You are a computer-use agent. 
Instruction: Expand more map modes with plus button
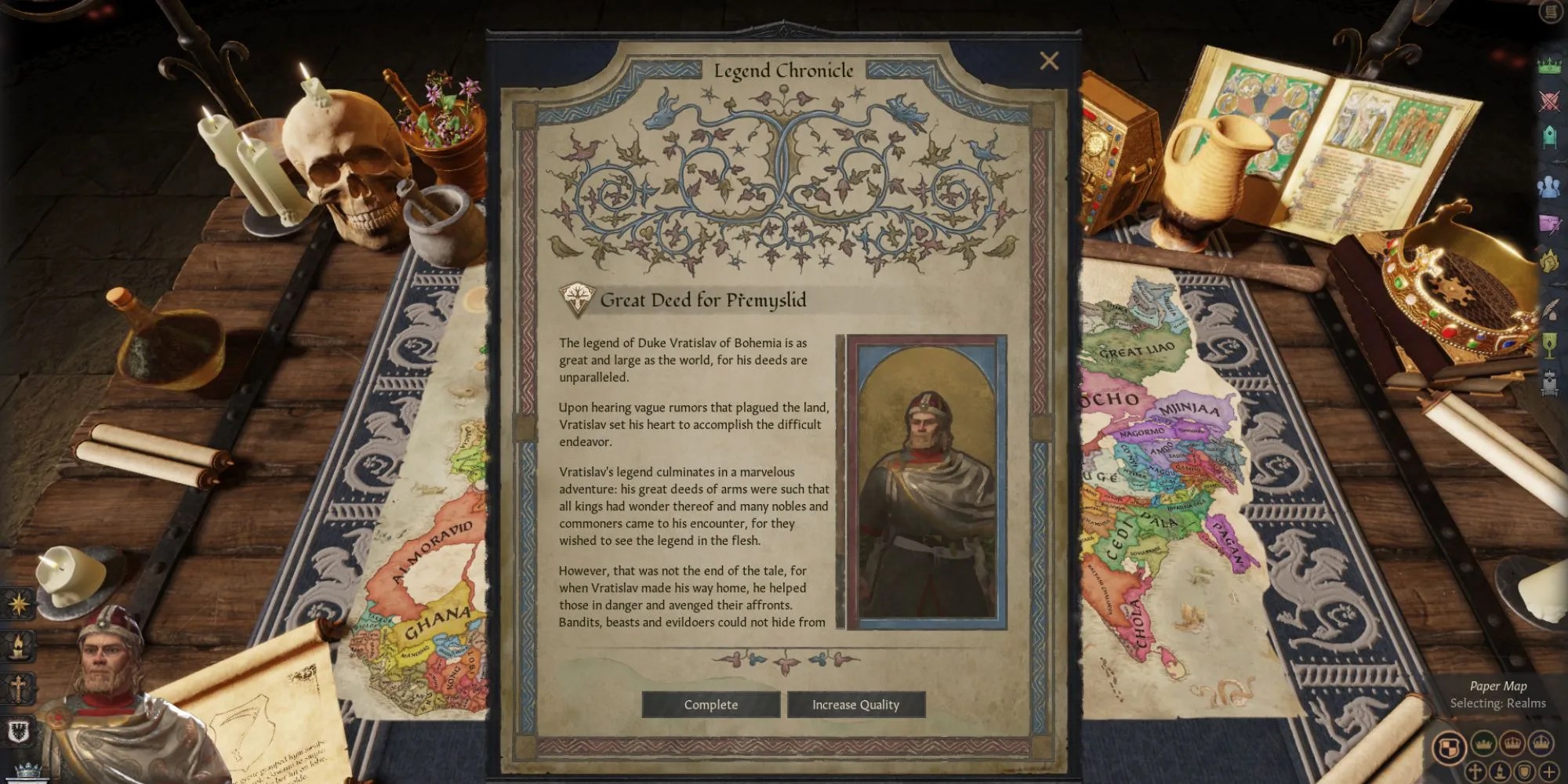(x=1550, y=771)
